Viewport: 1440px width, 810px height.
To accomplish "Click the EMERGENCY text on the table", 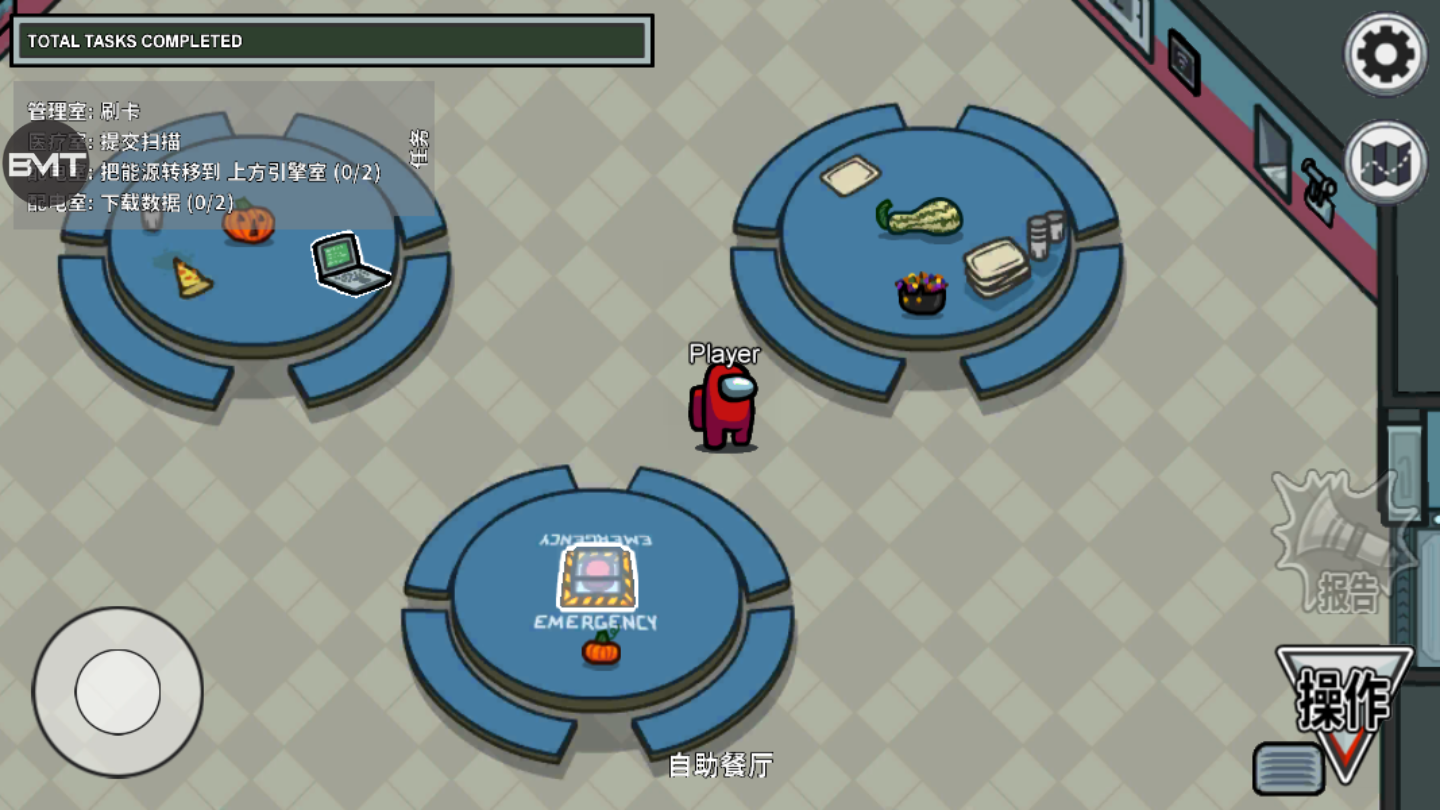I will (x=596, y=622).
